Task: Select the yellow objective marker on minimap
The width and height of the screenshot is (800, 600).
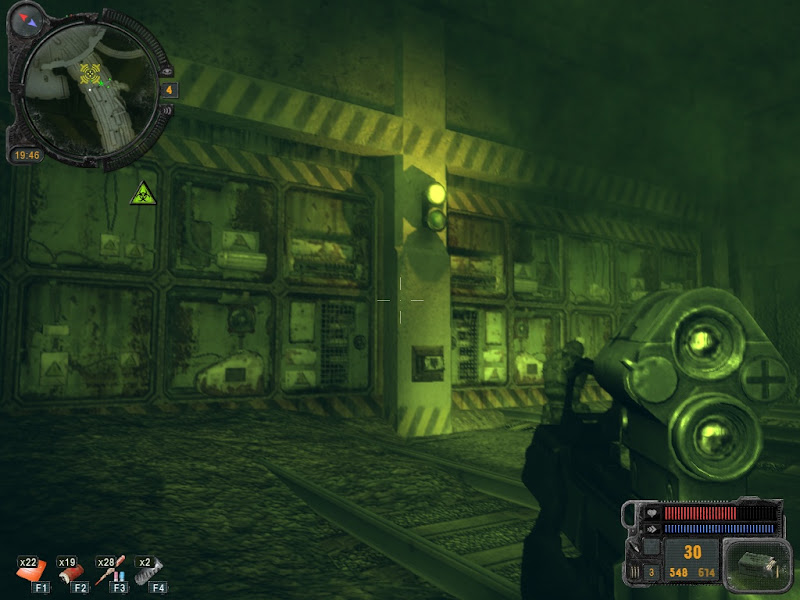Action: coord(90,72)
